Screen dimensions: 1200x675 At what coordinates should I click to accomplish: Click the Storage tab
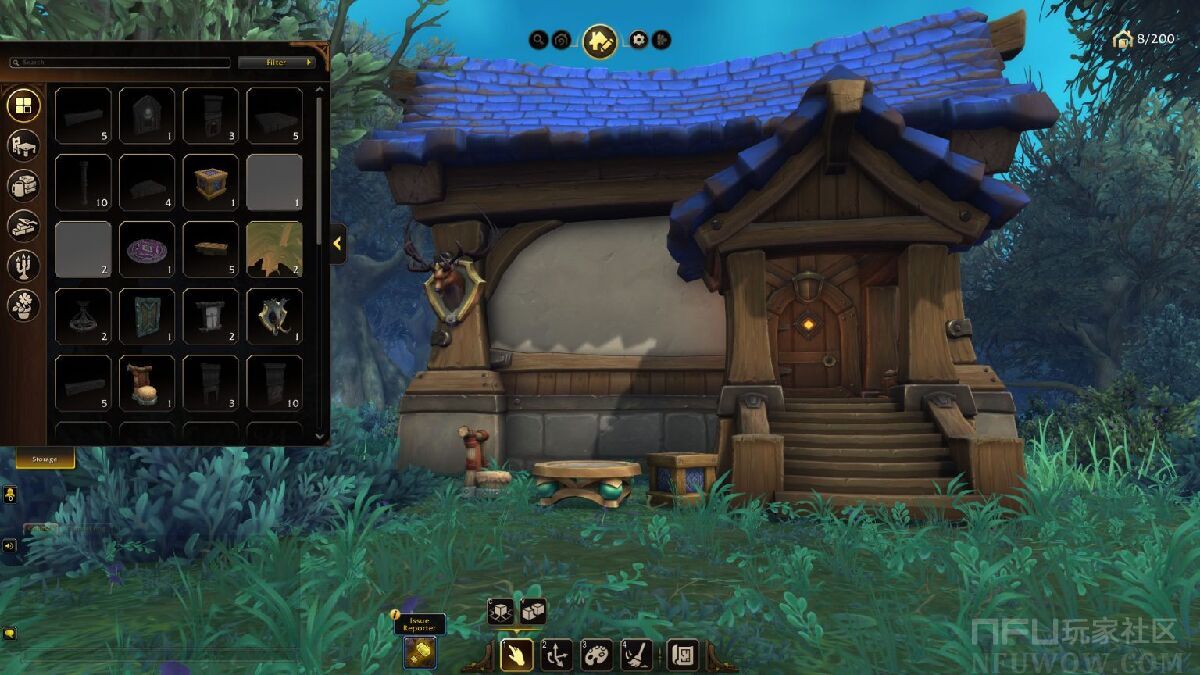45,459
